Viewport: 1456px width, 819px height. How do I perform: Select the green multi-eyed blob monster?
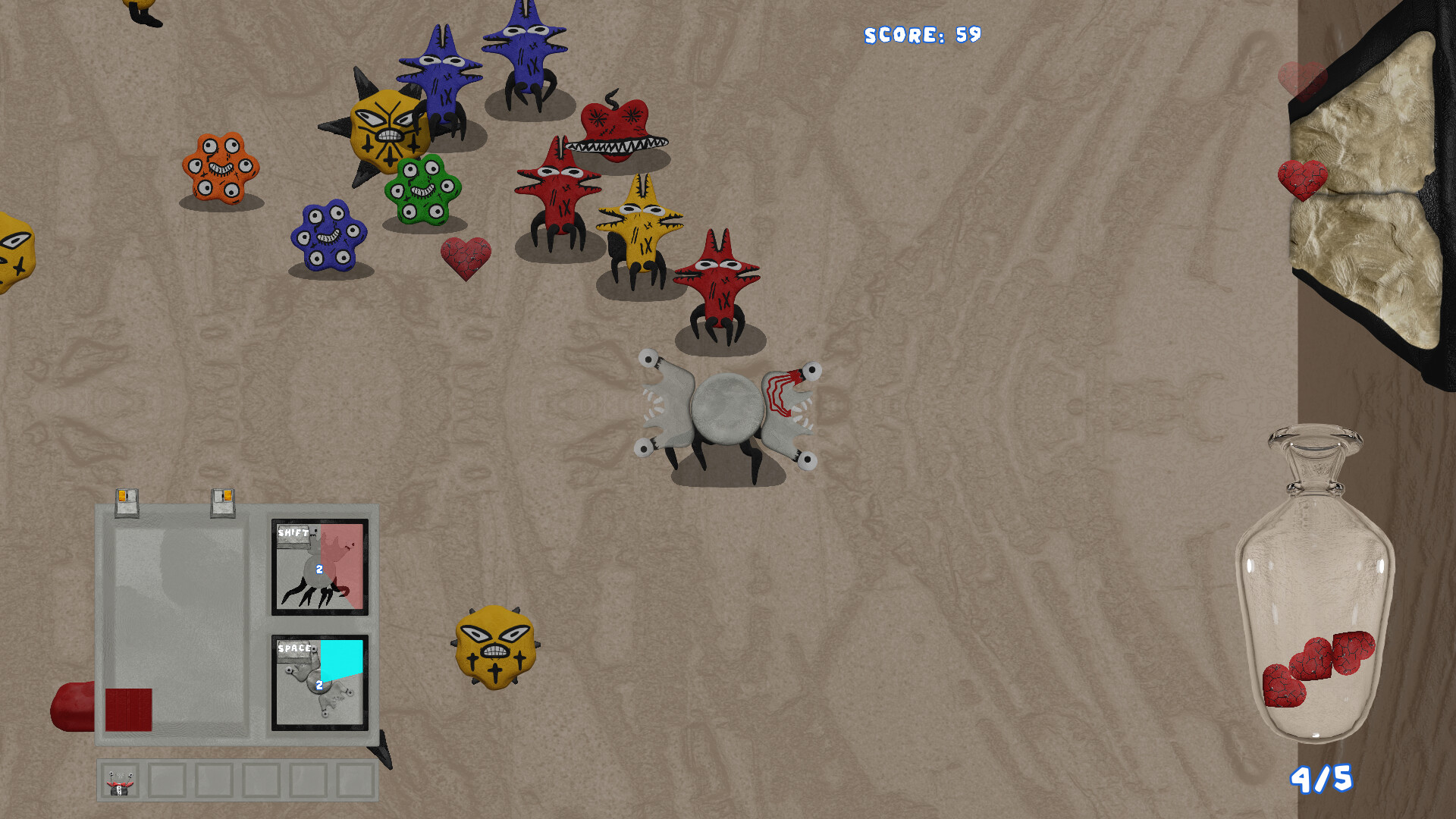click(425, 190)
